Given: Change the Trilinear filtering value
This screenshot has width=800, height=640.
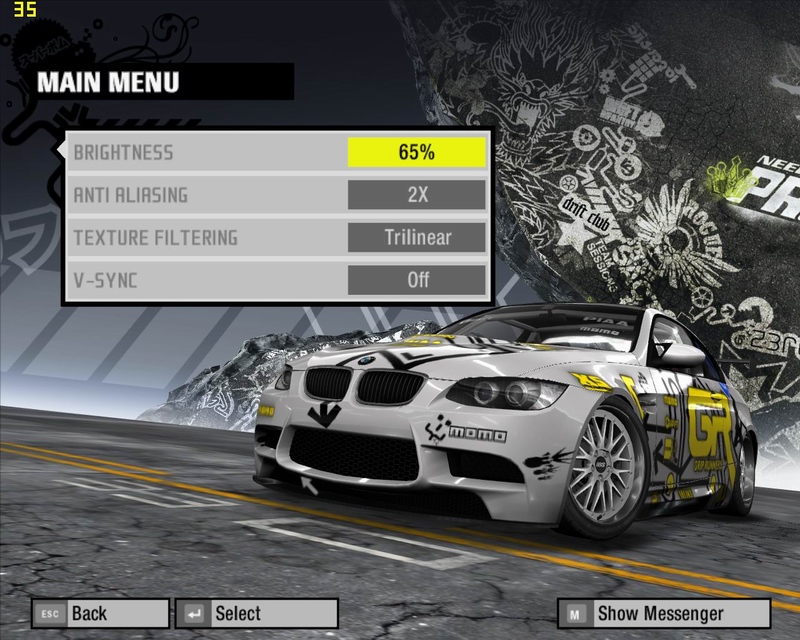Looking at the screenshot, I should coord(416,238).
